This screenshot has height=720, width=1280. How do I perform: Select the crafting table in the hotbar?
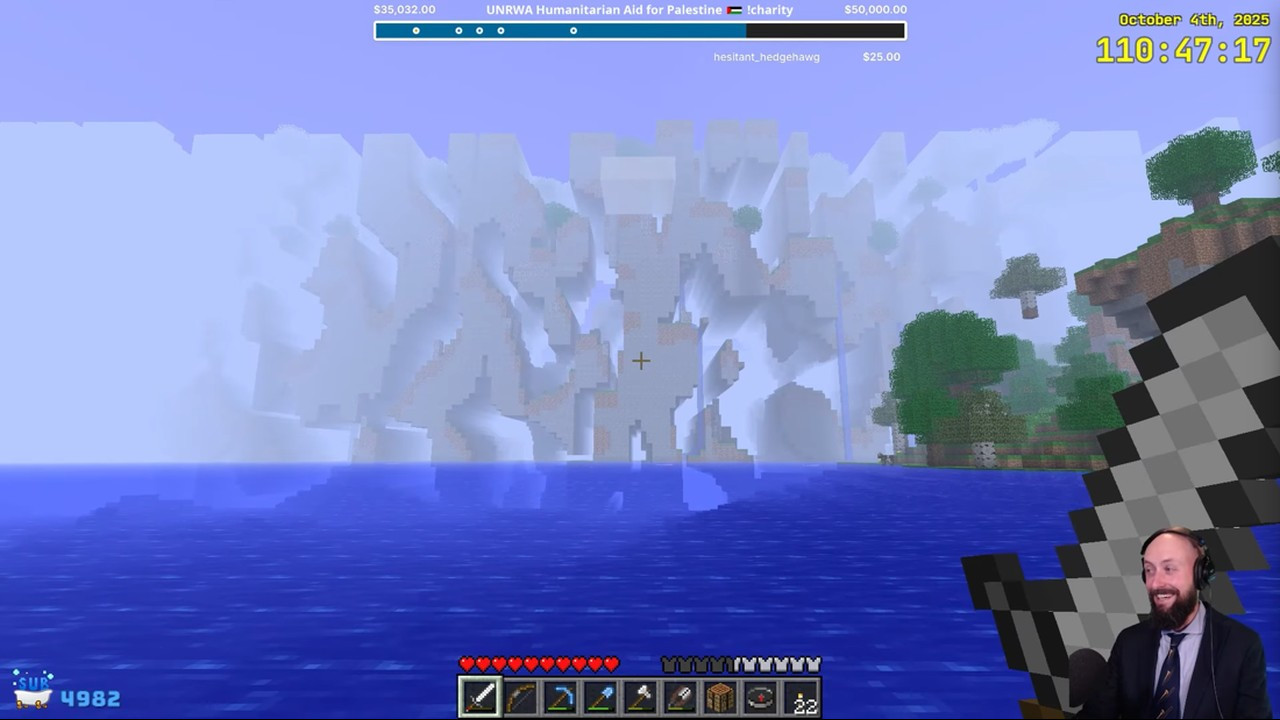(719, 697)
